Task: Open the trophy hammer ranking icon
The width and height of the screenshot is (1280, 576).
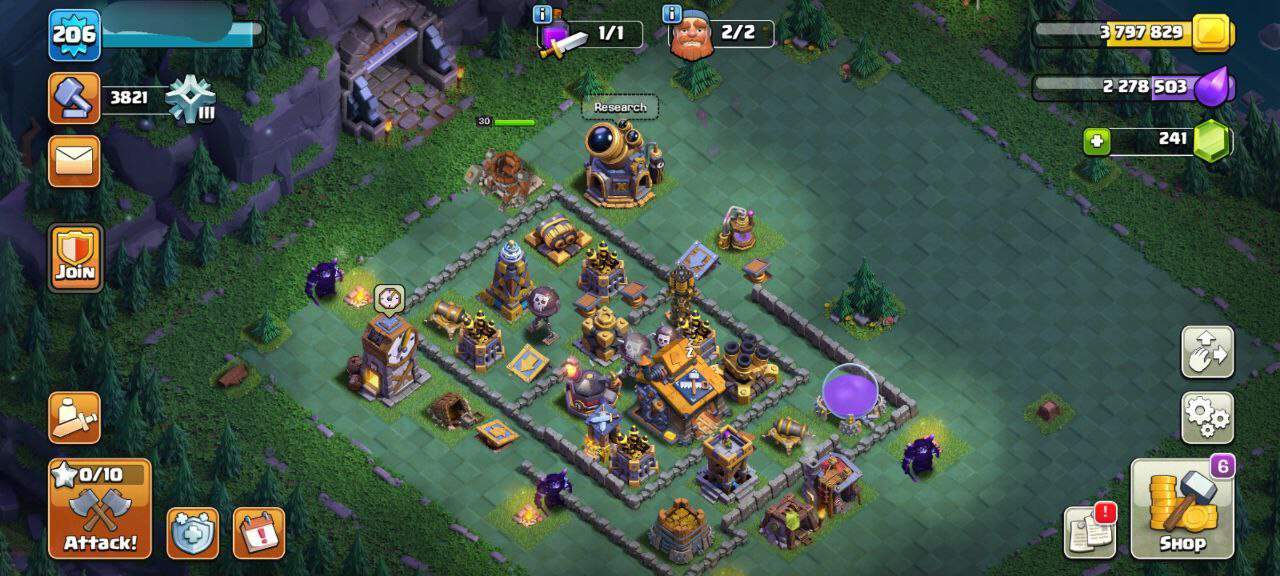Action: (74, 97)
